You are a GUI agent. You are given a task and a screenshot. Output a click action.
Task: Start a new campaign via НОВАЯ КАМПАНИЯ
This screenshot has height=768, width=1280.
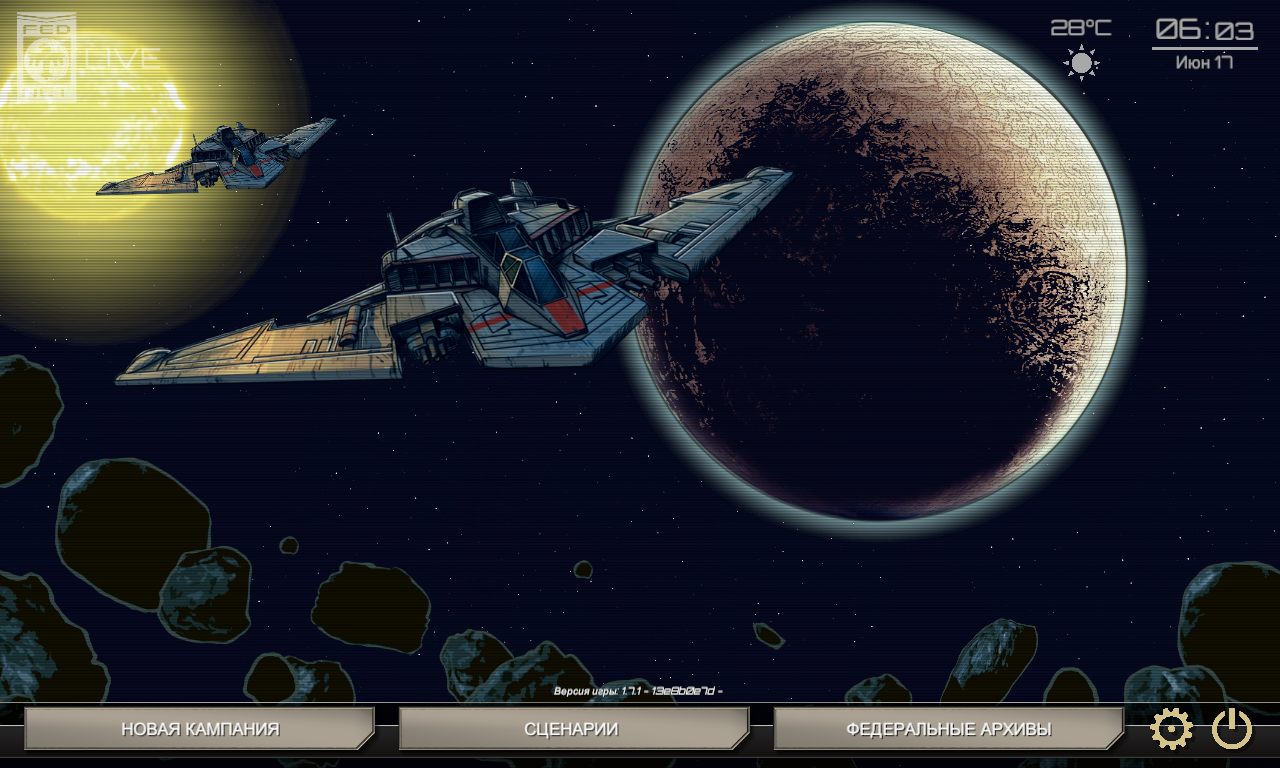200,730
